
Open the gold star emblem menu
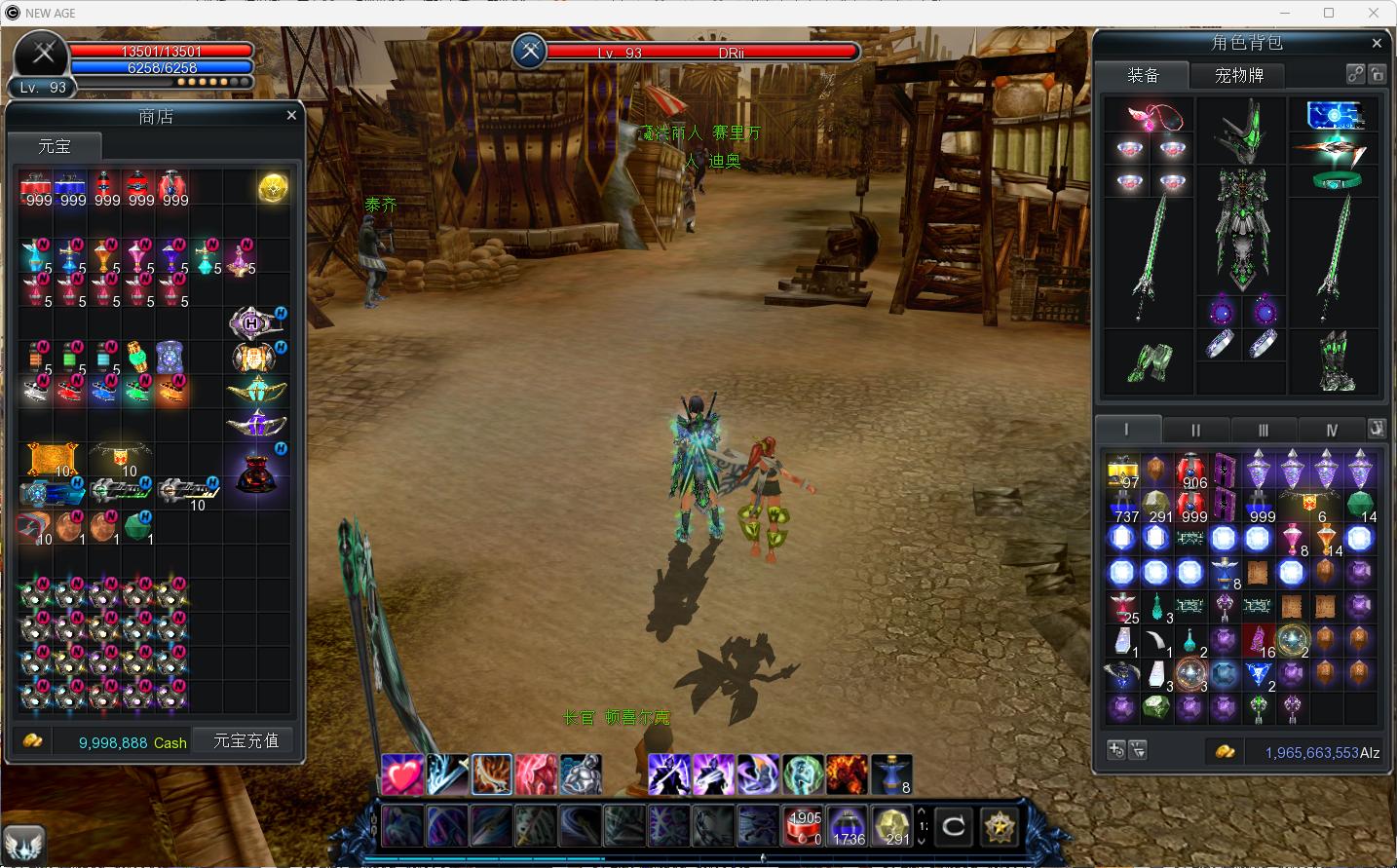[999, 827]
